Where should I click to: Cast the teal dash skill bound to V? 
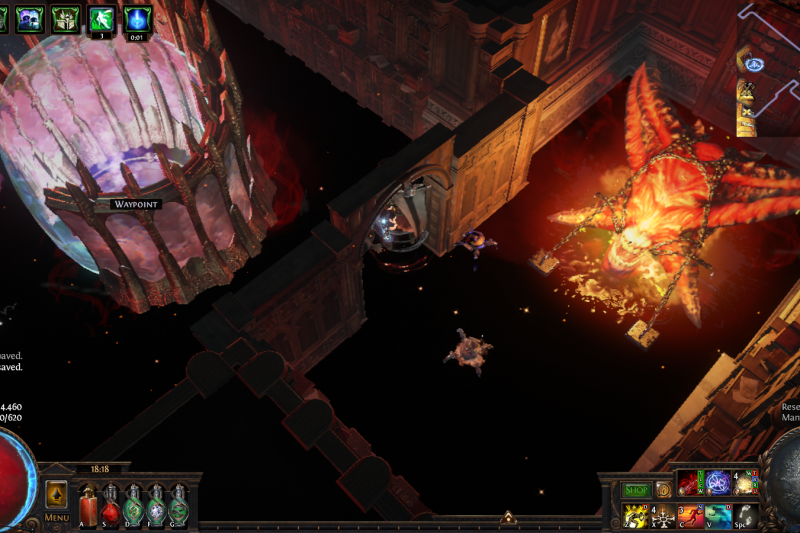(718, 515)
